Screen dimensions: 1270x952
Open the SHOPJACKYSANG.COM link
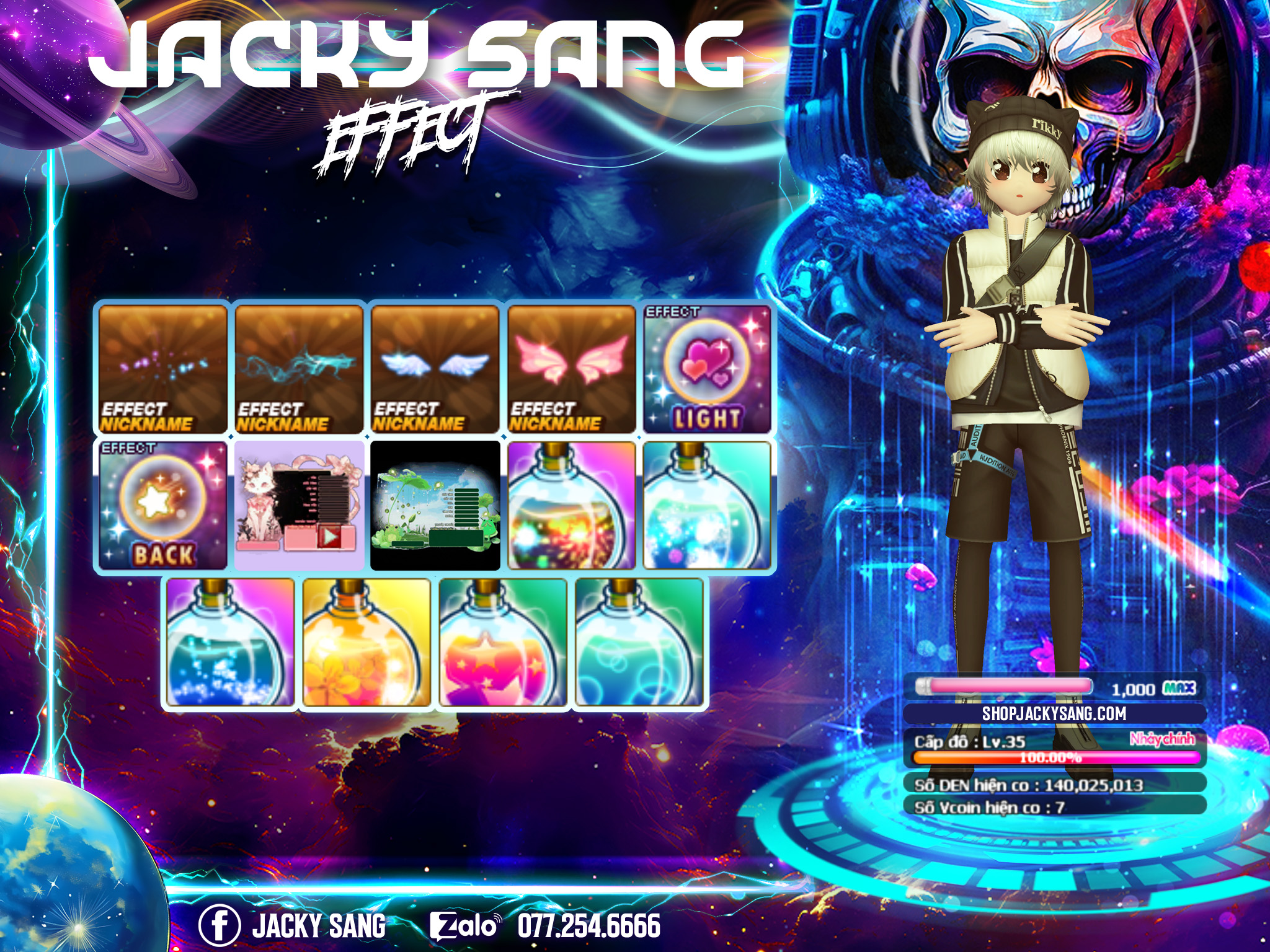click(x=1054, y=713)
